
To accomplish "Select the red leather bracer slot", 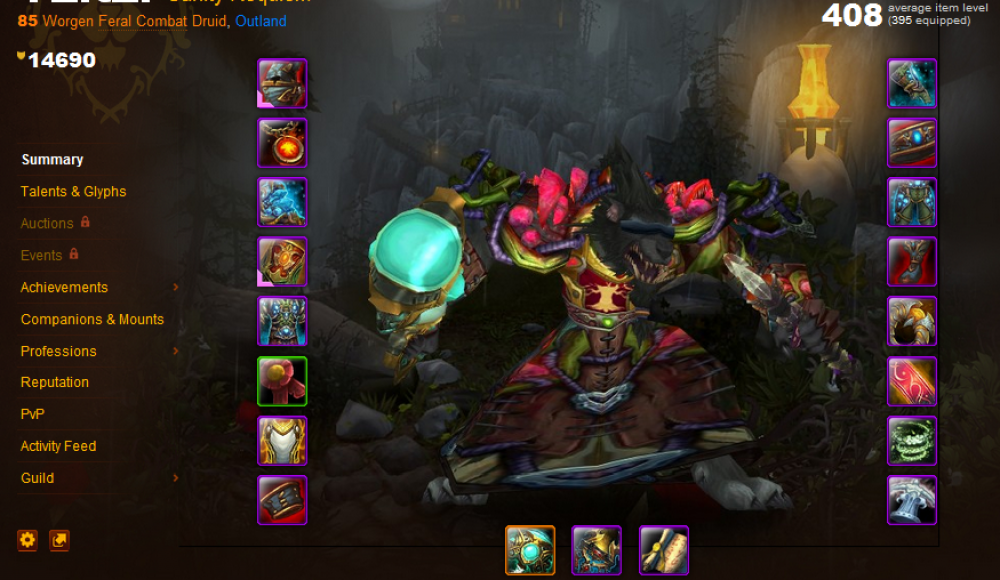I will tap(282, 500).
